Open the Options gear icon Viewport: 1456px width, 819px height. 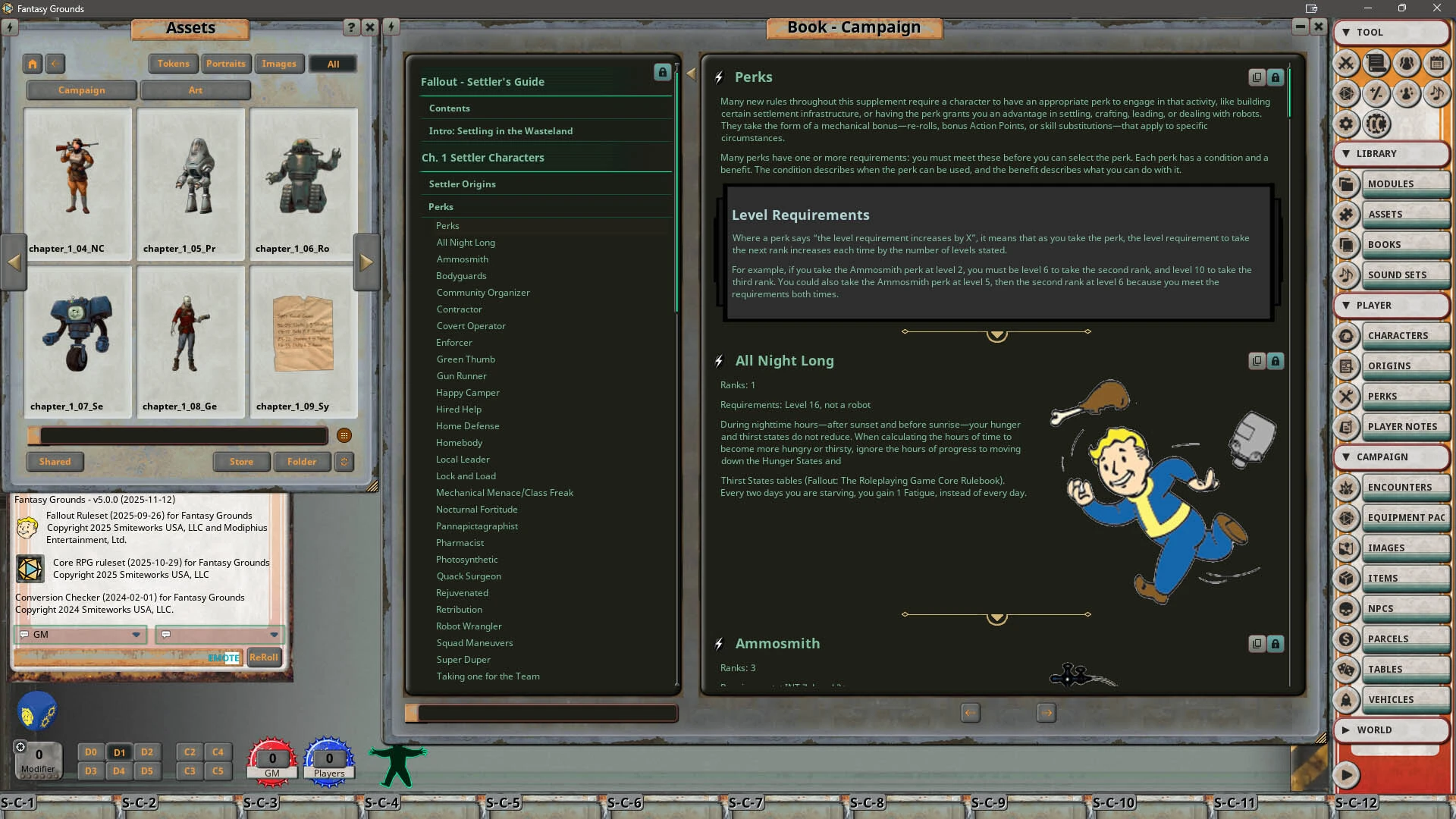tap(1347, 124)
